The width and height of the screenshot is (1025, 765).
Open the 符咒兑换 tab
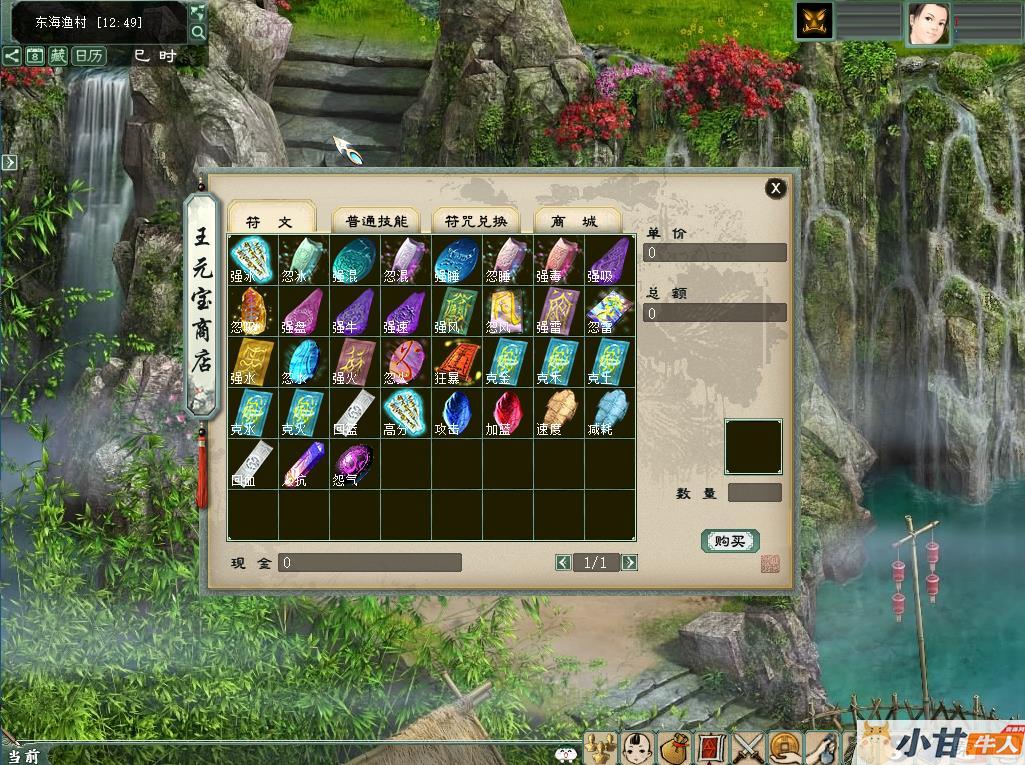point(476,221)
